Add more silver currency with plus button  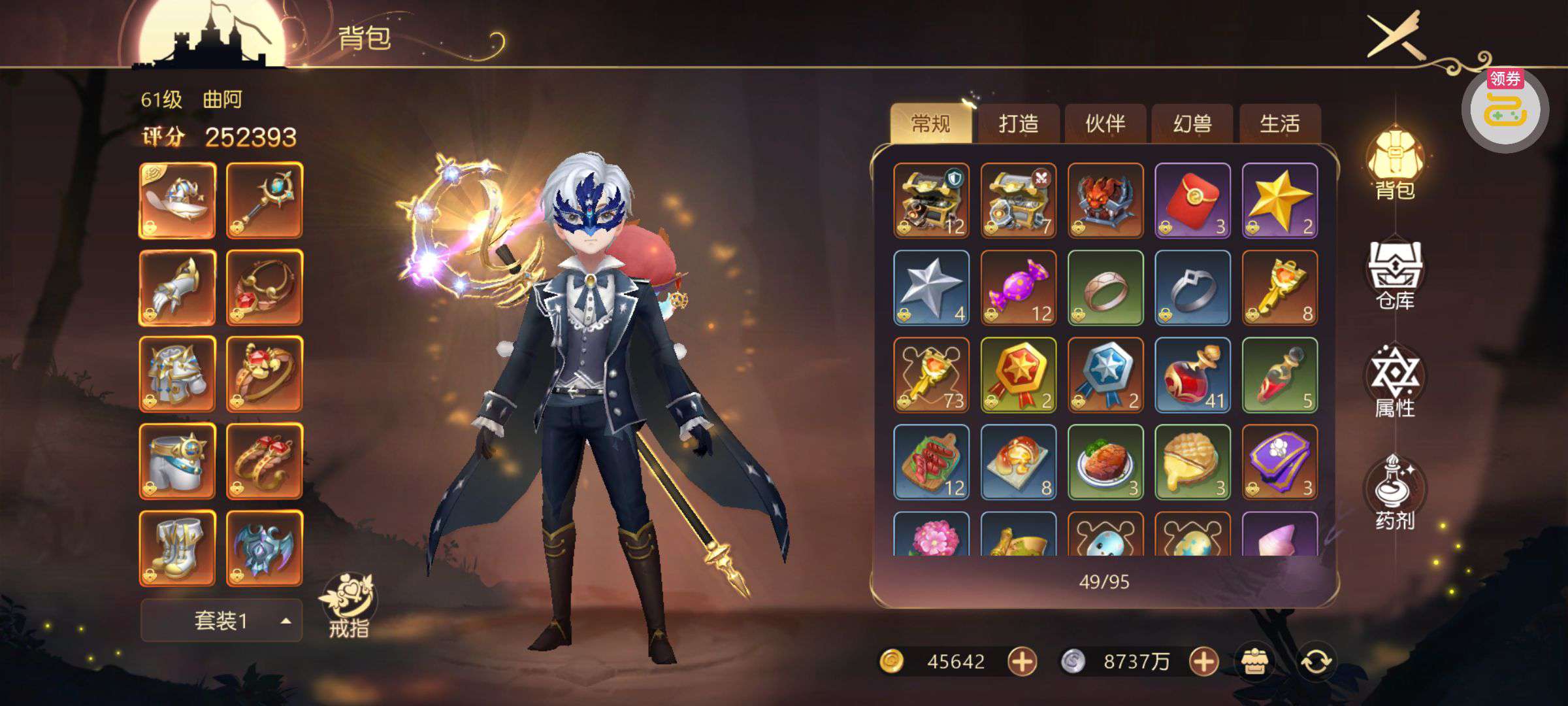(x=1203, y=662)
